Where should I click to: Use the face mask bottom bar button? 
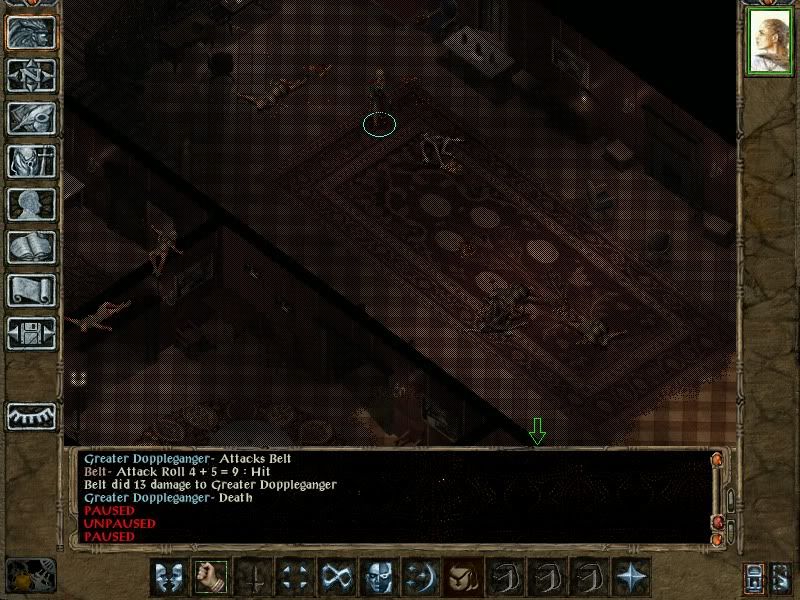click(378, 576)
